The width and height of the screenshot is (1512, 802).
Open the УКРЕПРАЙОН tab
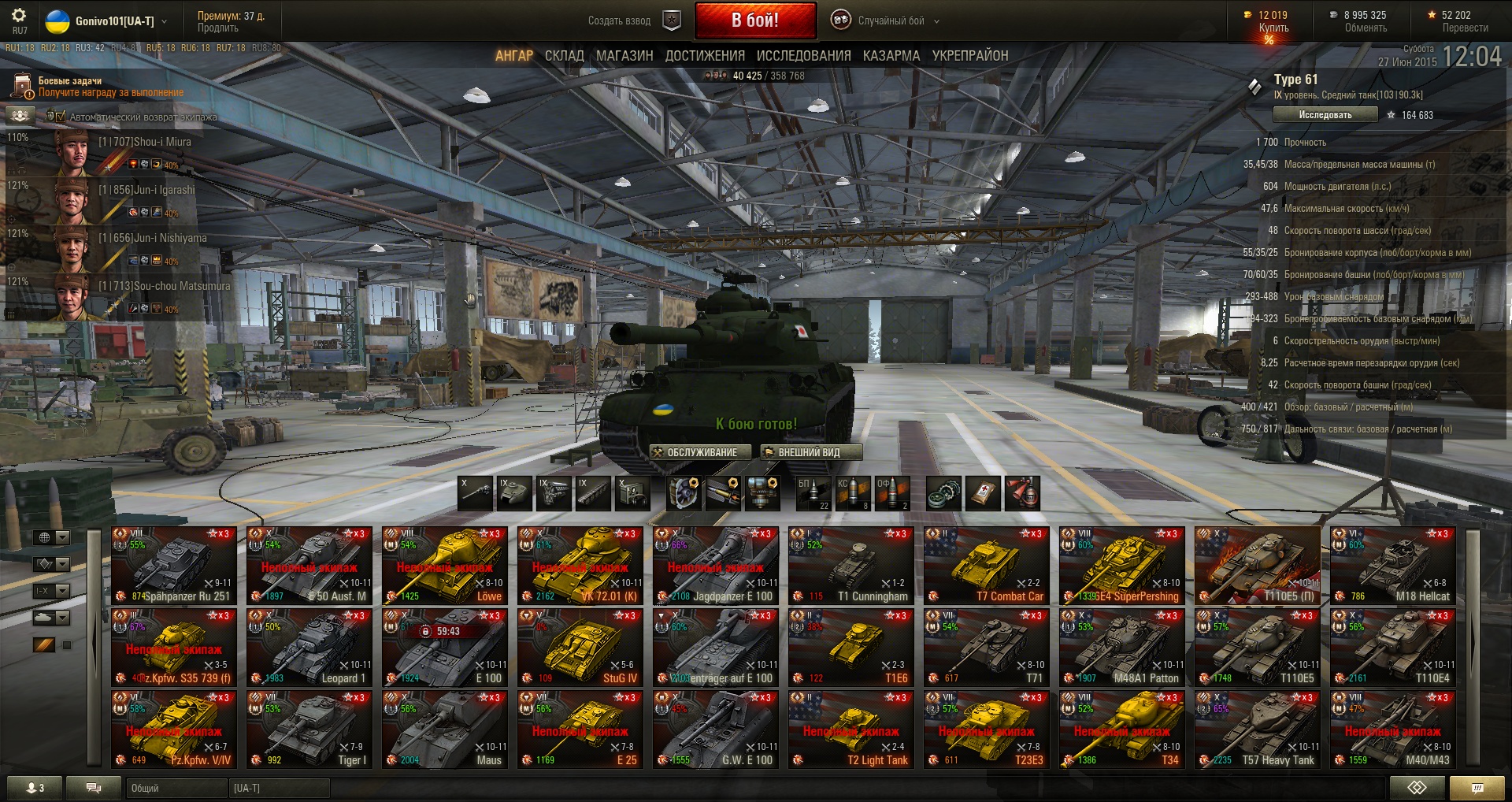click(x=969, y=56)
